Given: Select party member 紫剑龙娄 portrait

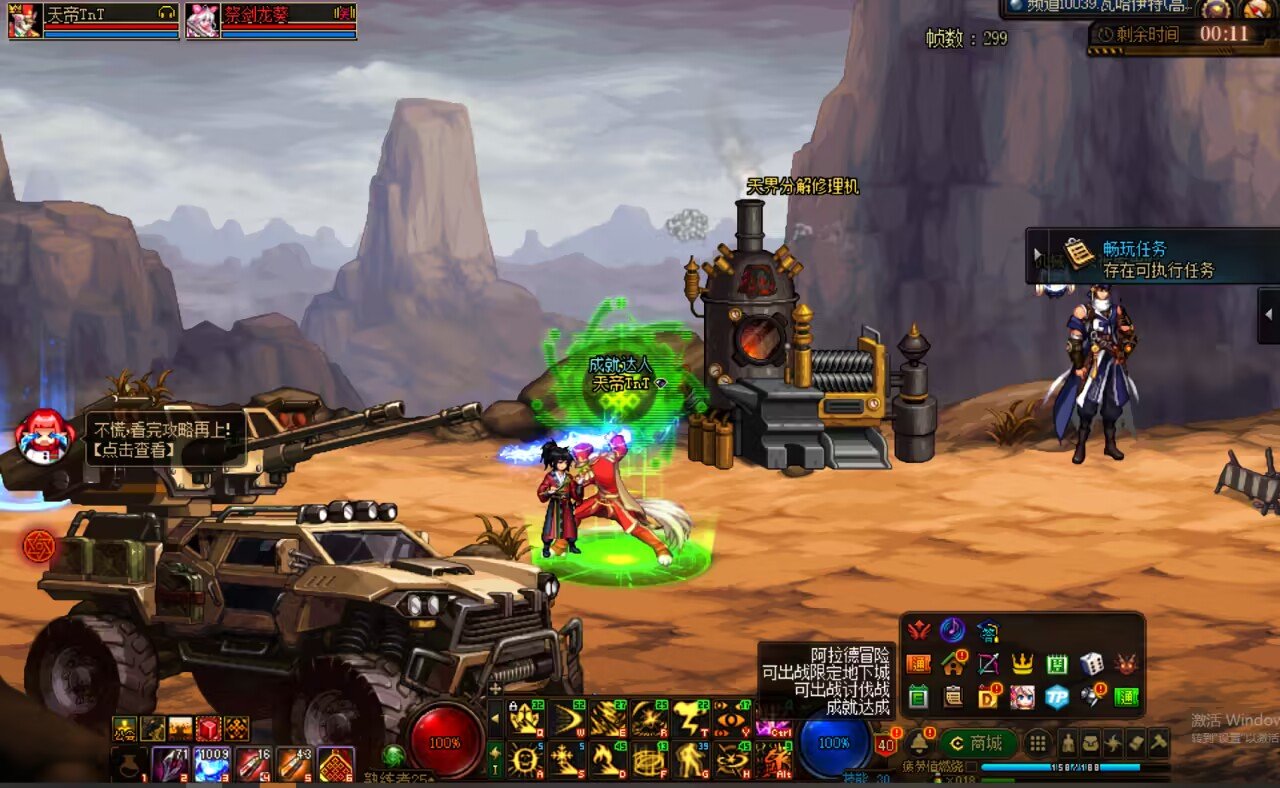Looking at the screenshot, I should tap(202, 21).
